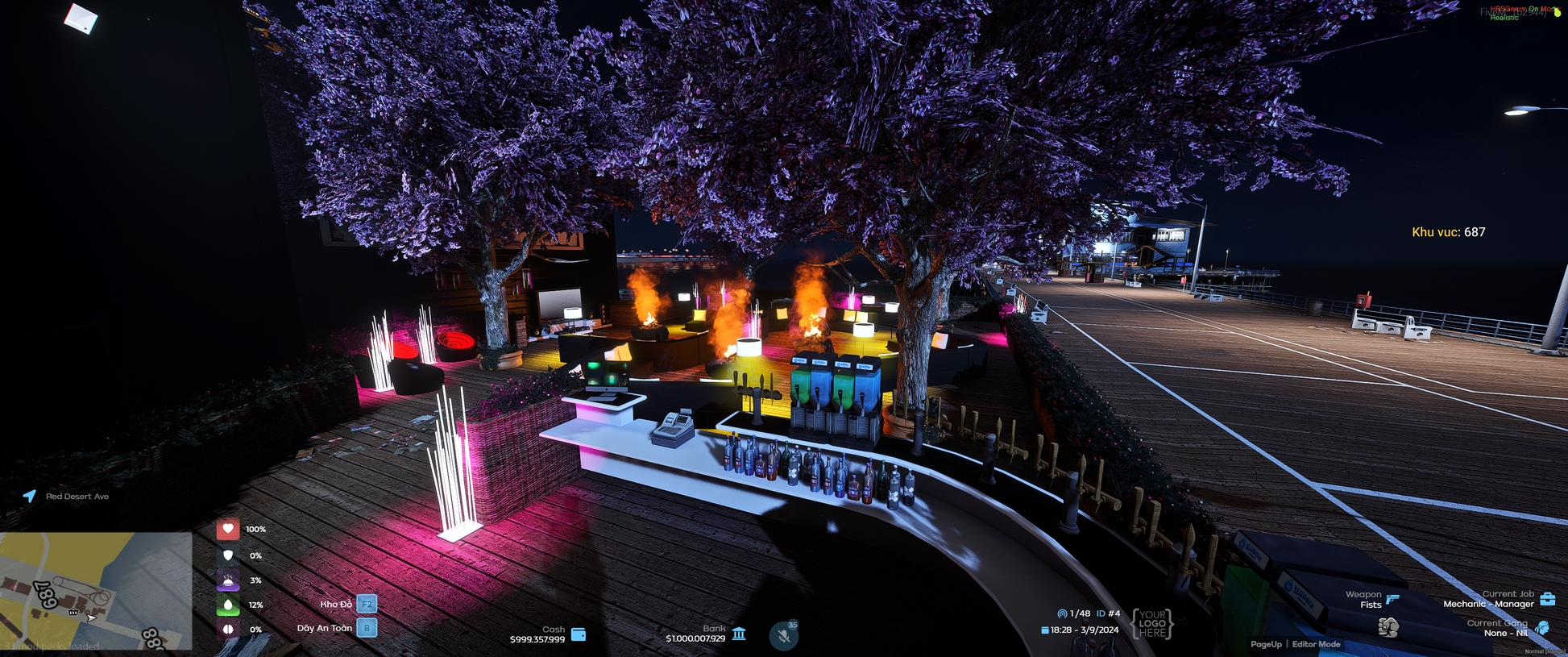Click the Current Gang icon

[1542, 628]
